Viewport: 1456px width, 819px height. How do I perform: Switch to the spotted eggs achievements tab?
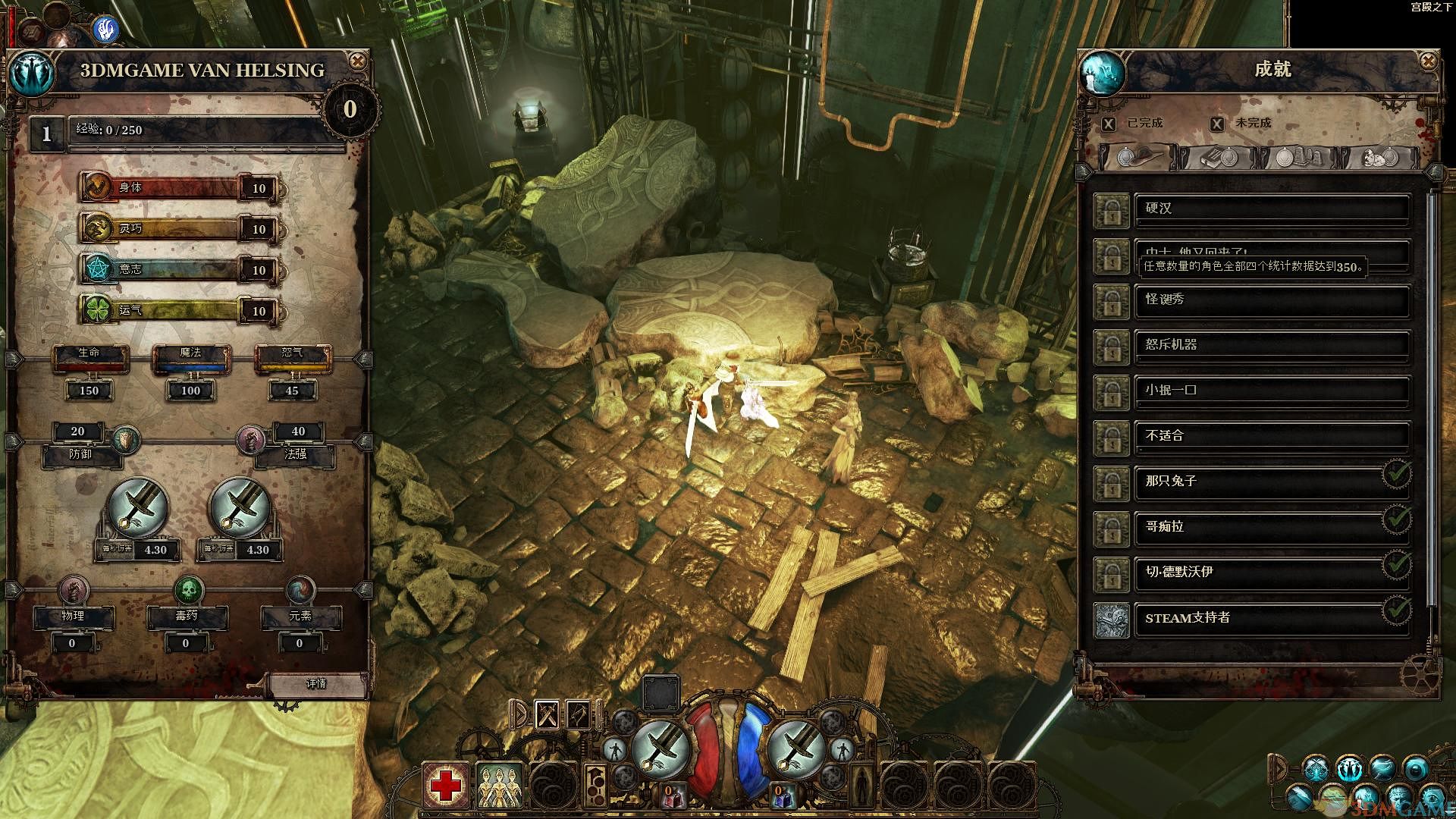pos(1379,157)
